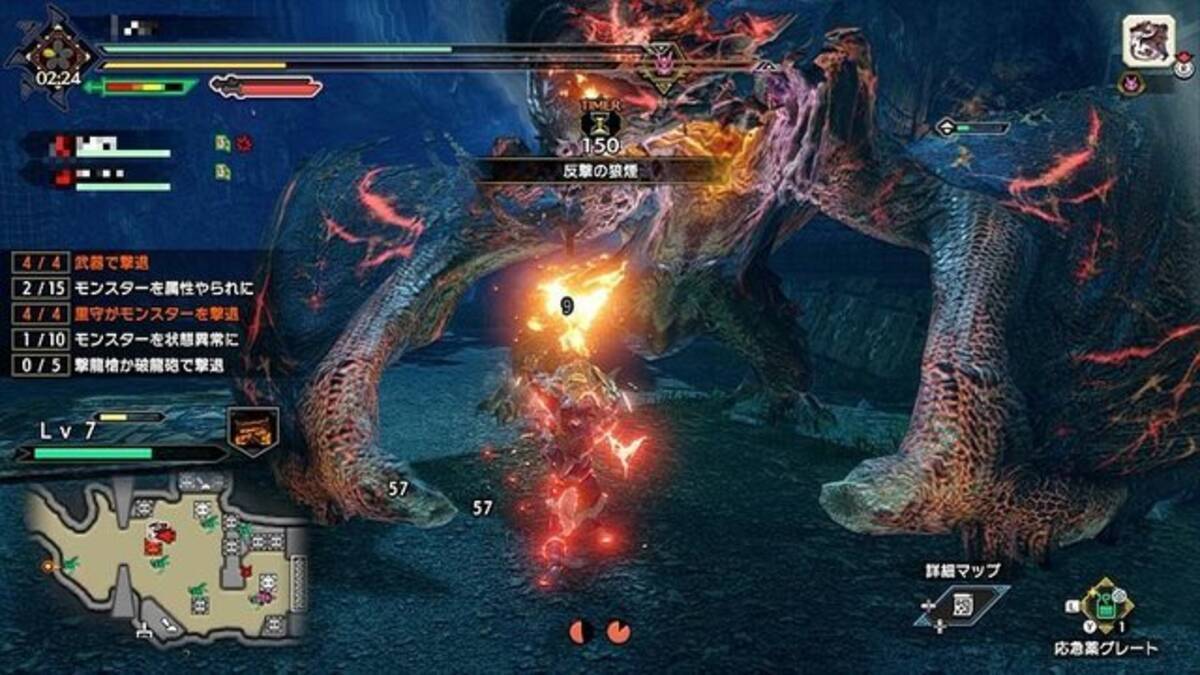
Task: Open the detailed map icon
Action: coord(961,605)
